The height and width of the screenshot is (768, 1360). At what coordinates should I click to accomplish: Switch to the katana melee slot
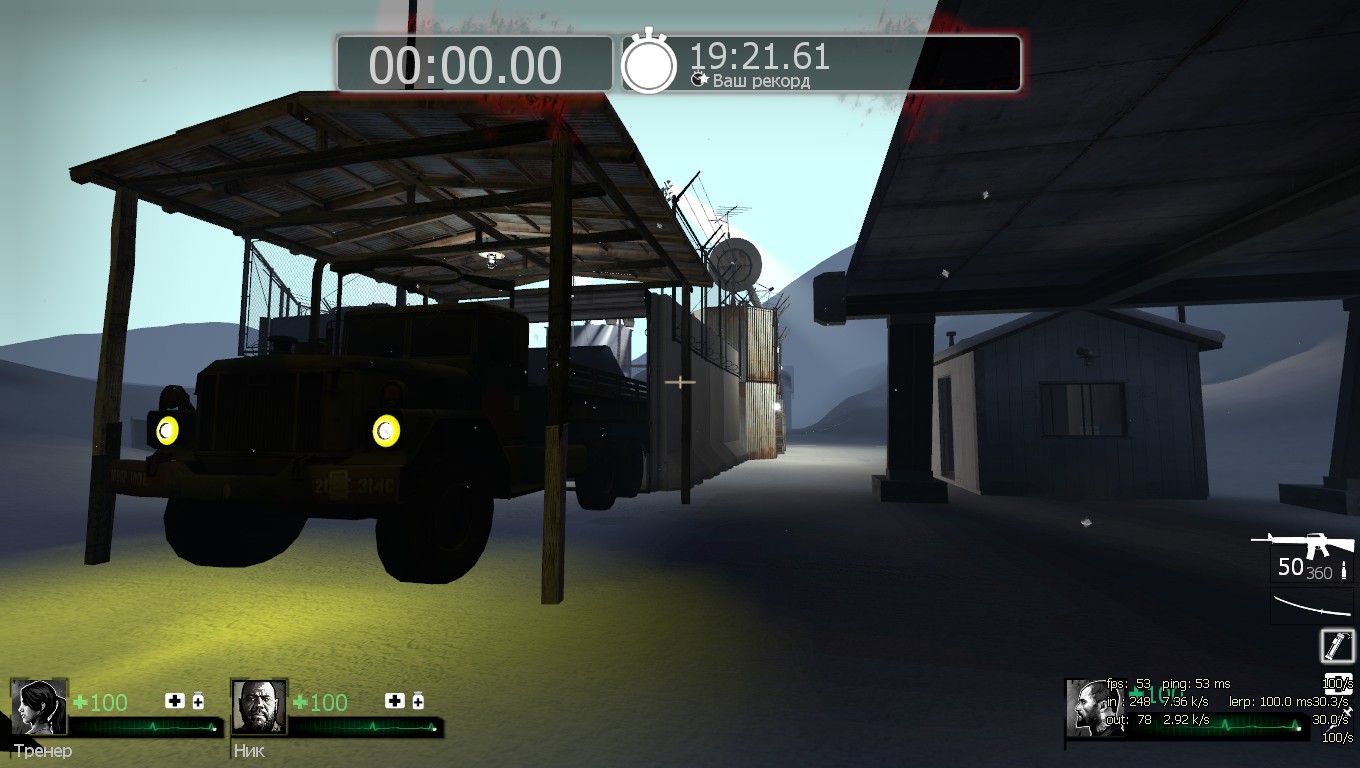click(1312, 607)
